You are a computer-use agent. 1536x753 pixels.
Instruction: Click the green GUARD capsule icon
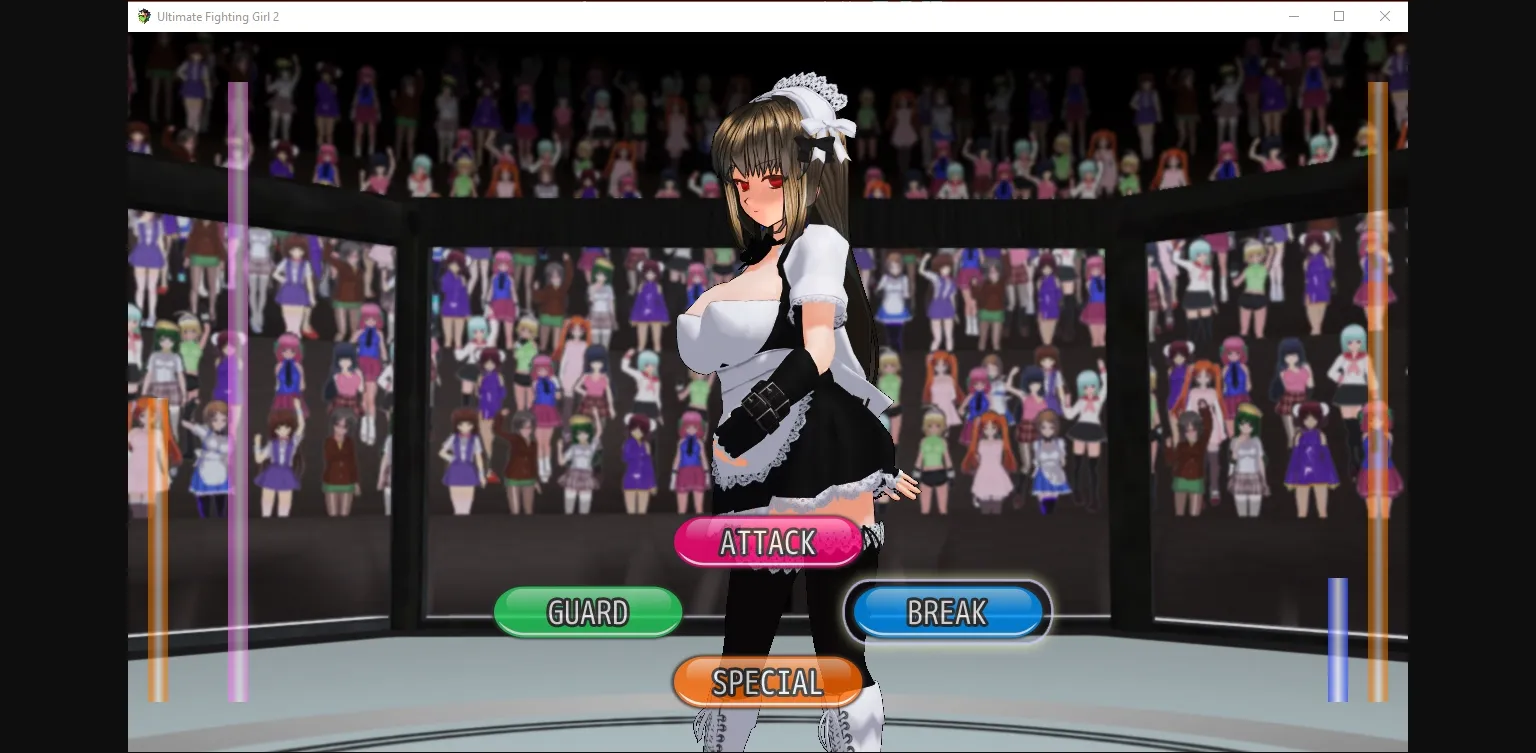coord(587,611)
